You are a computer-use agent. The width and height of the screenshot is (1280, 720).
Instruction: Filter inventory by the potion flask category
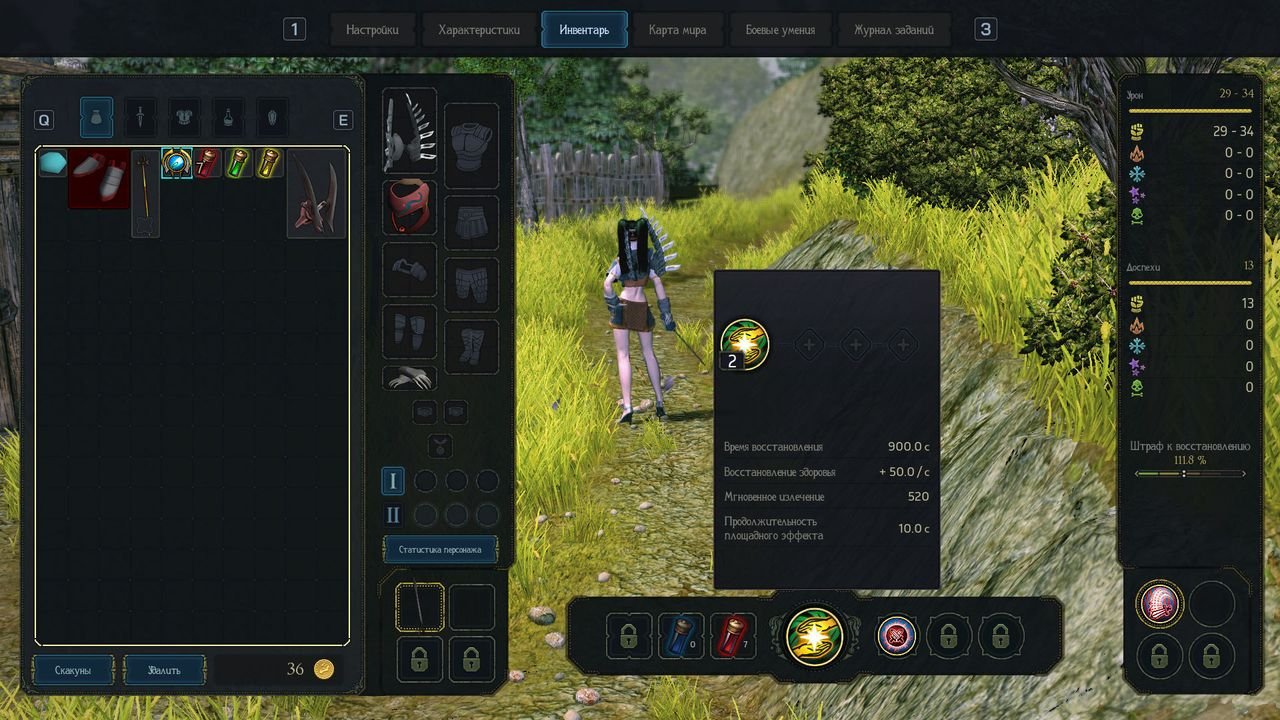[228, 118]
